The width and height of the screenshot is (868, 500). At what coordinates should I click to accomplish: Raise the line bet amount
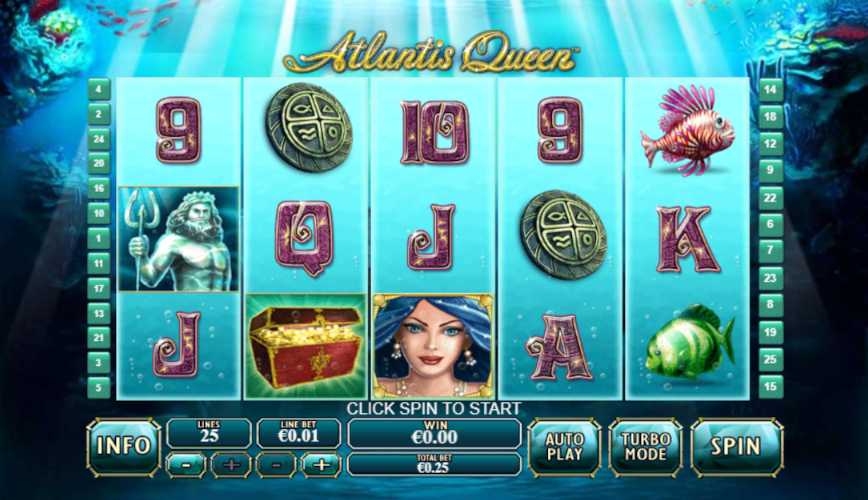(x=322, y=464)
